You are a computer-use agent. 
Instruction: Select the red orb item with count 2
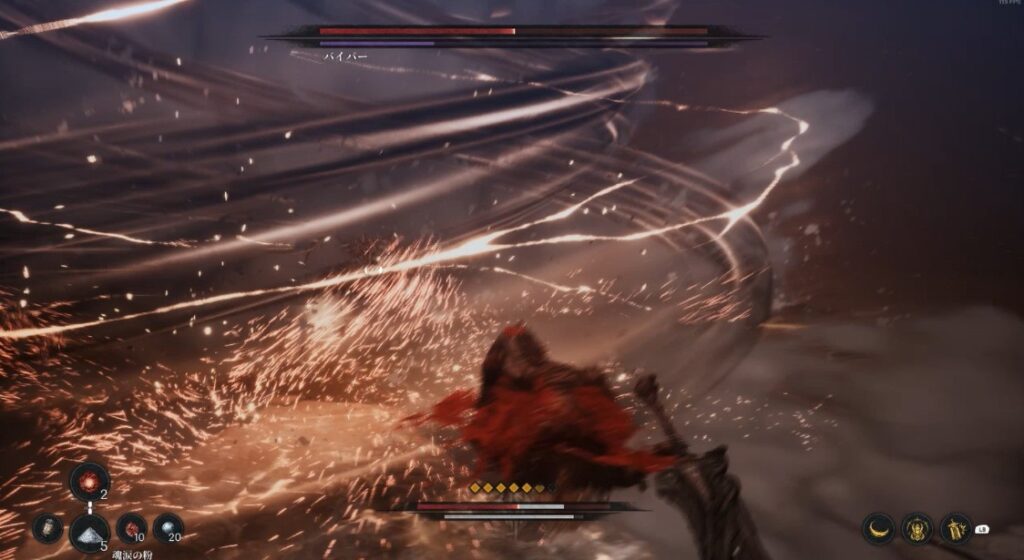pos(89,481)
